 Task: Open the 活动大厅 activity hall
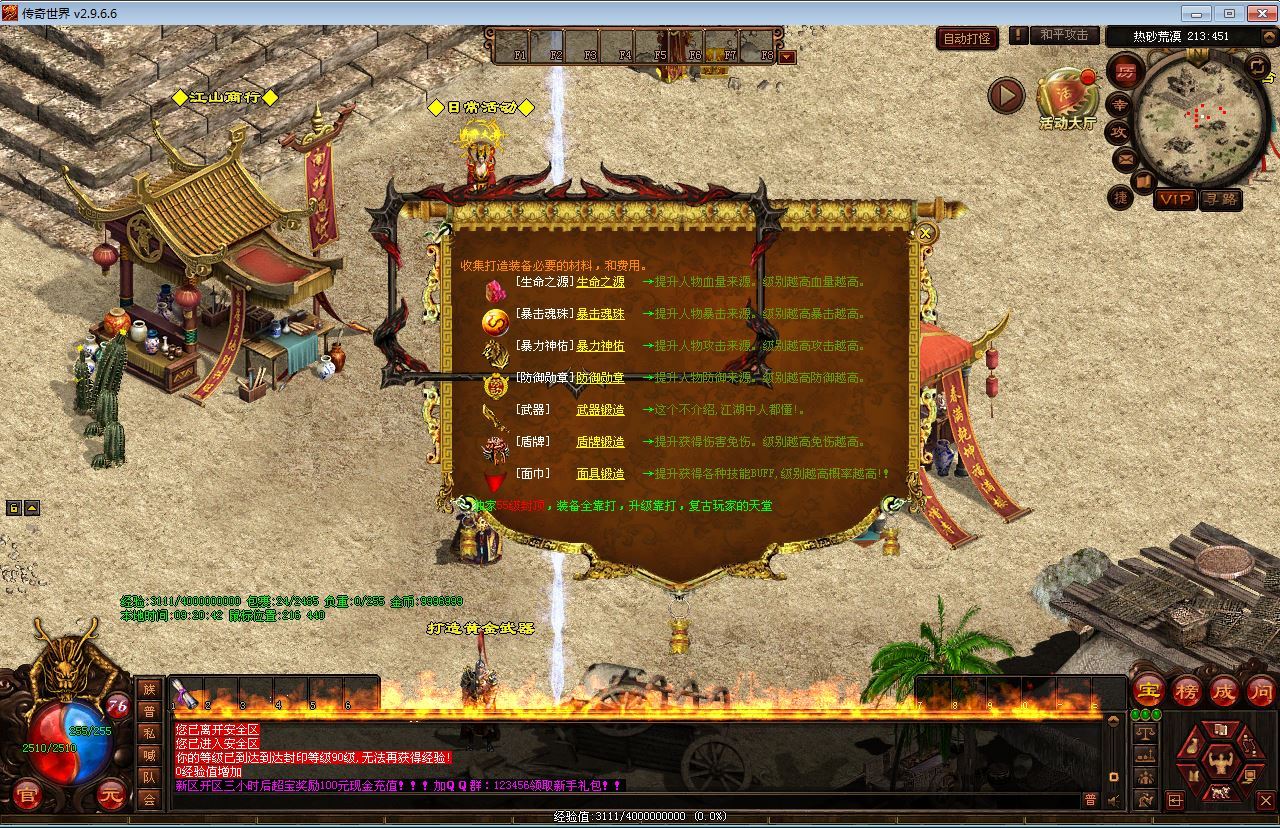pos(1067,100)
